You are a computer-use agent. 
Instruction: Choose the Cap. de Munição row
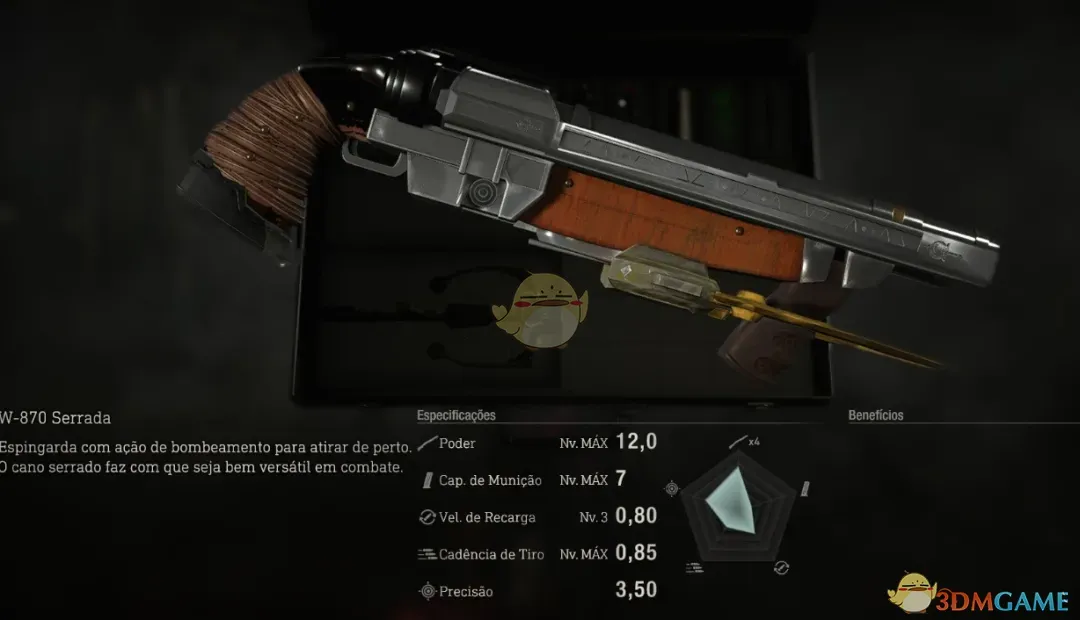[537, 480]
